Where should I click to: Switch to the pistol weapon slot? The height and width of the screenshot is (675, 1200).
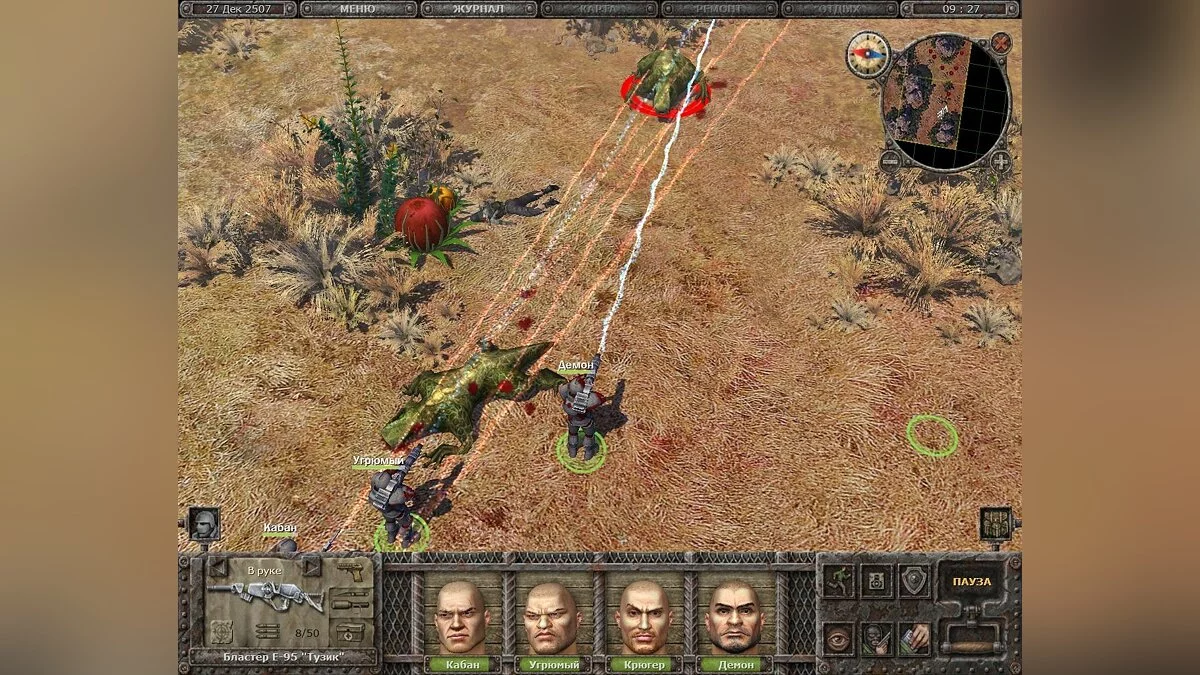pyautogui.click(x=350, y=574)
